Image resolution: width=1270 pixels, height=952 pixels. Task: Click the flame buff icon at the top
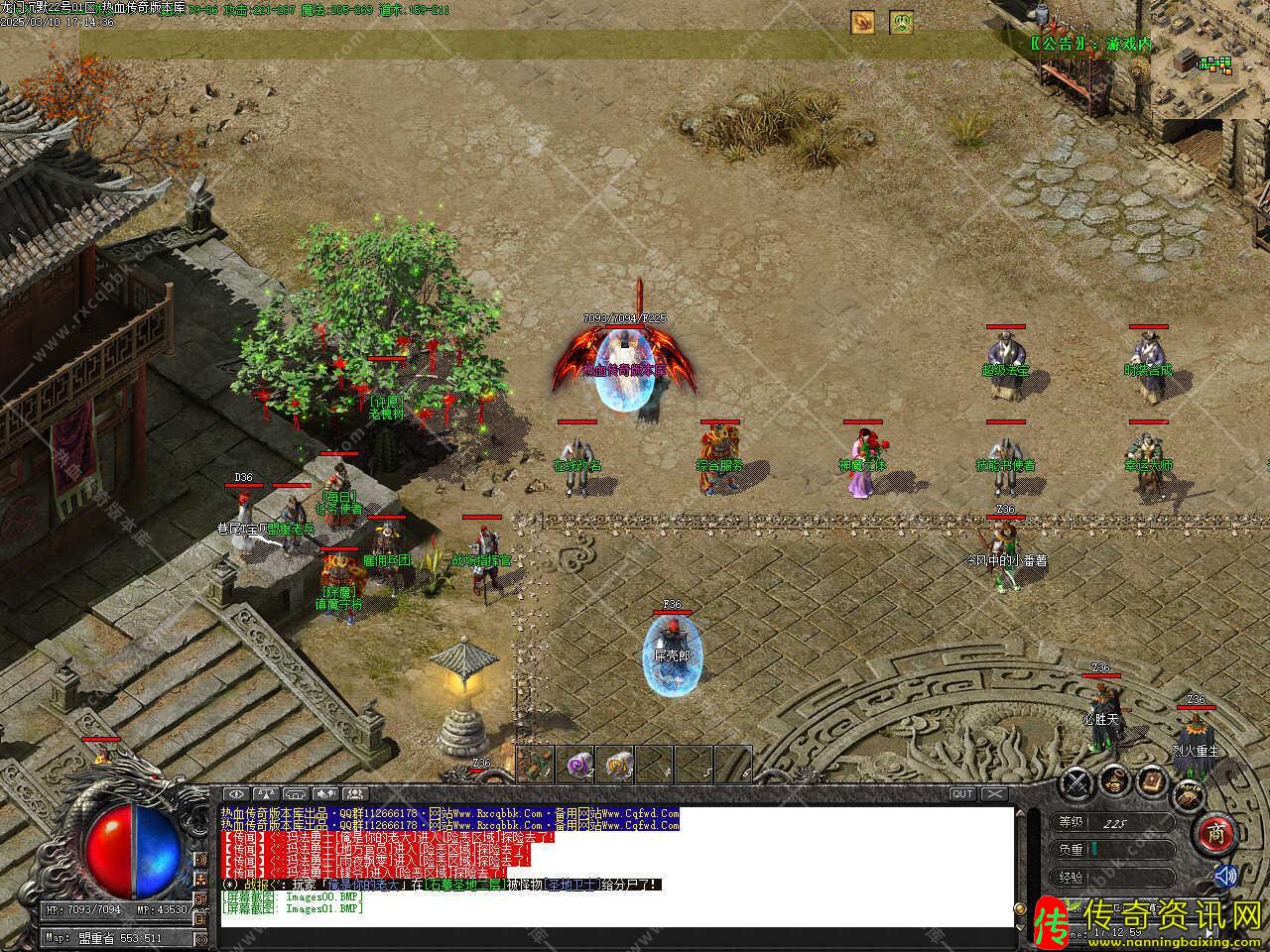(x=862, y=22)
